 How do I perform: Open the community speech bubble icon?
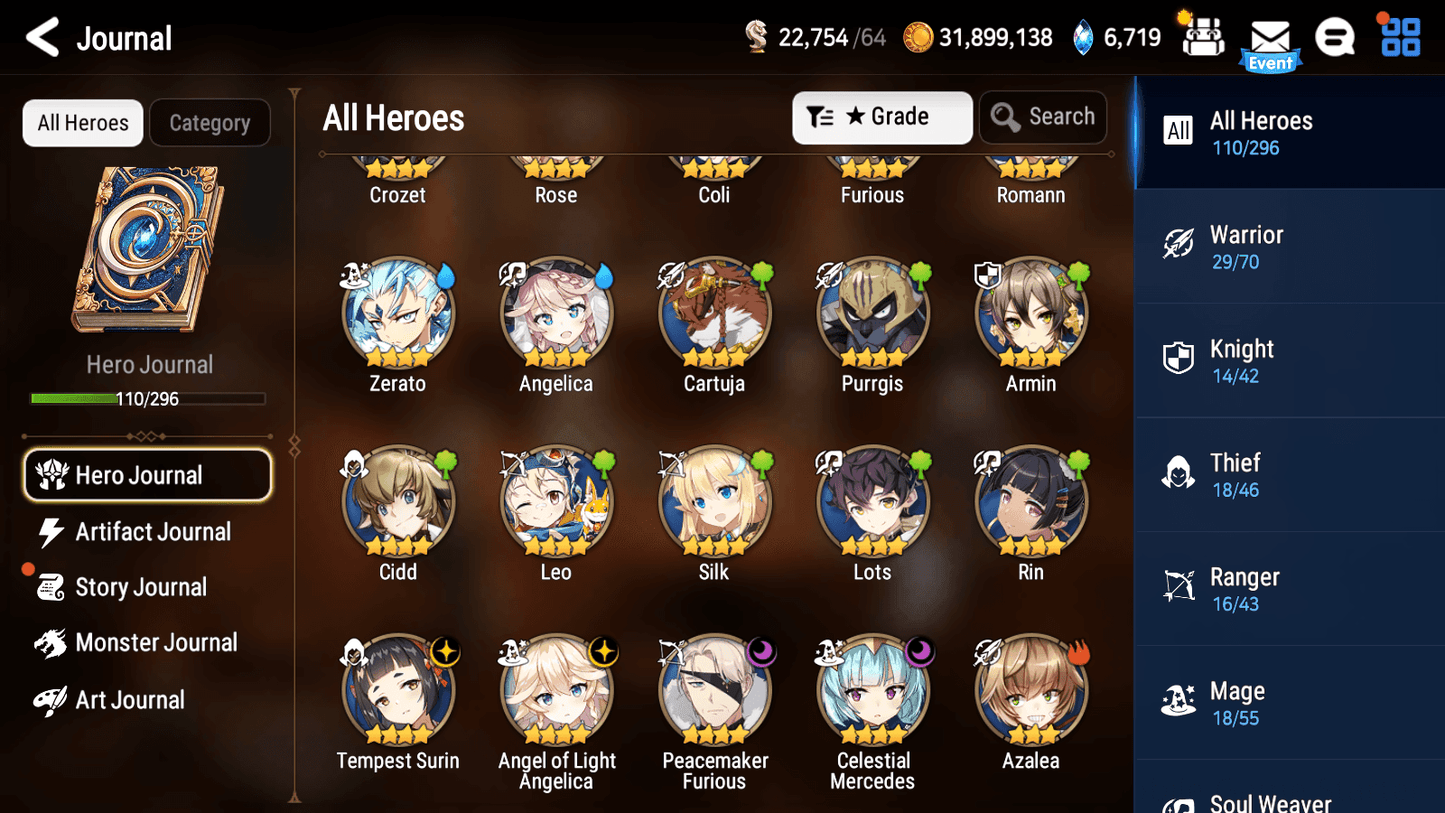[x=1335, y=36]
